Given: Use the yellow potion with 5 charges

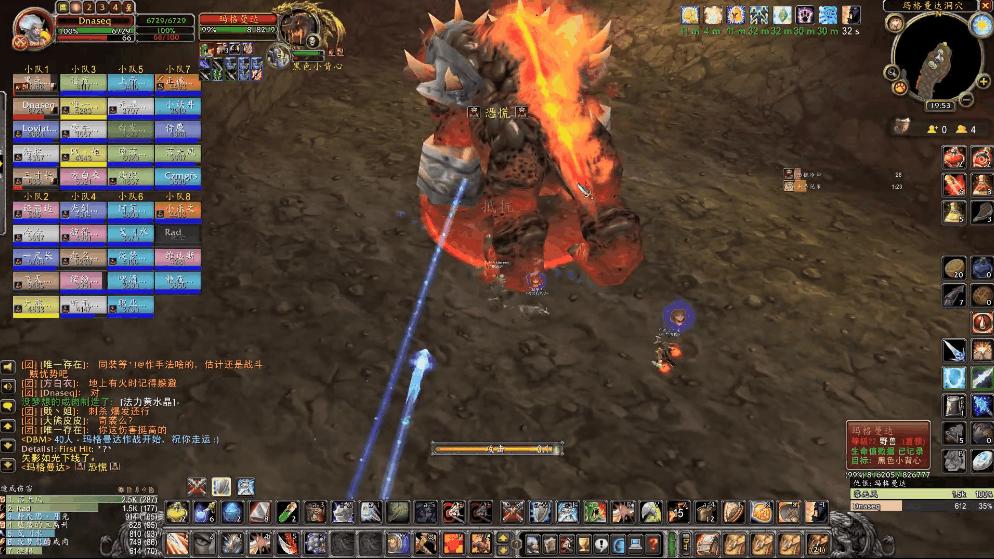Looking at the screenshot, I should (x=955, y=212).
